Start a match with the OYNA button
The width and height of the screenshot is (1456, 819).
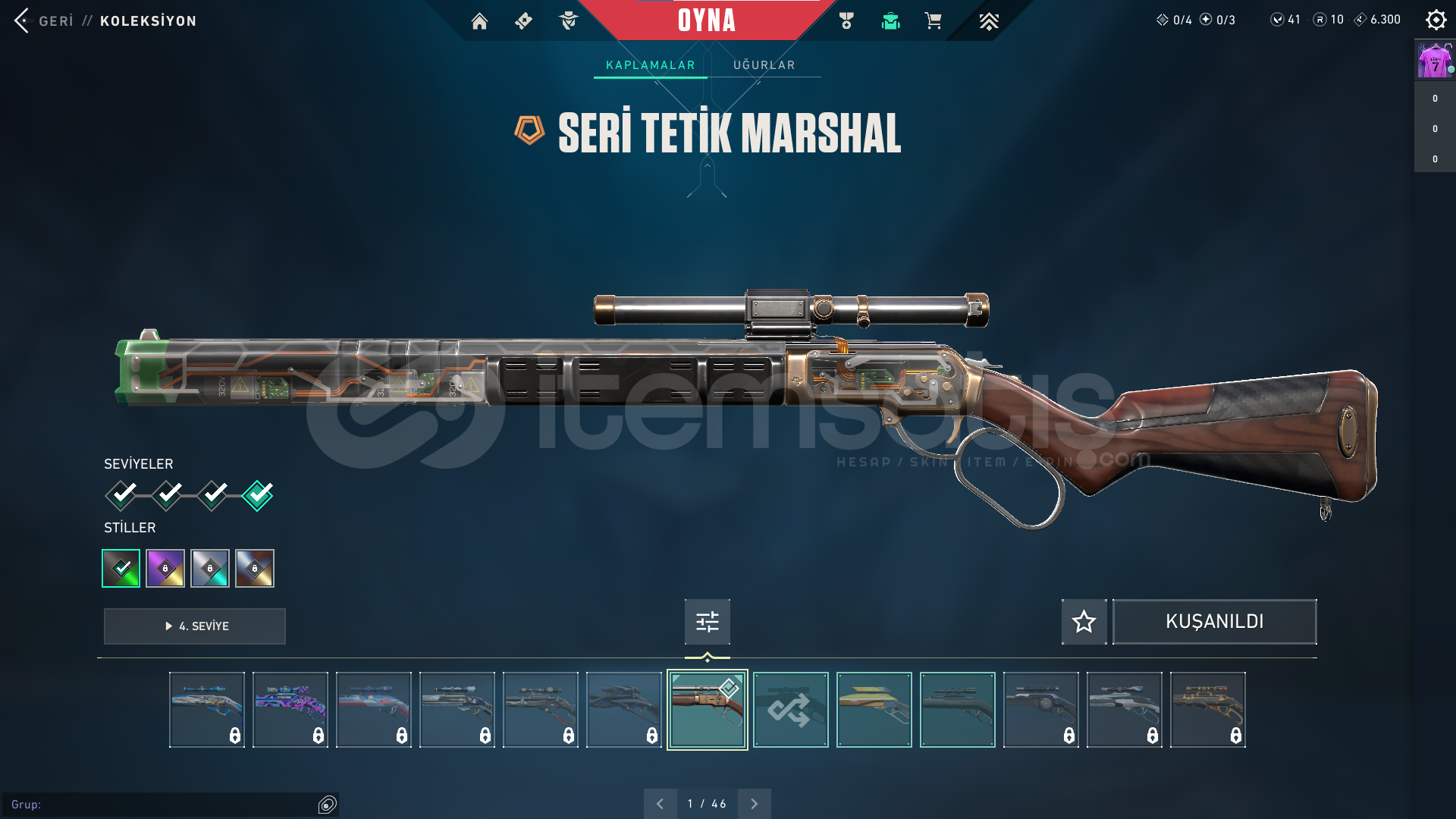coord(707,20)
